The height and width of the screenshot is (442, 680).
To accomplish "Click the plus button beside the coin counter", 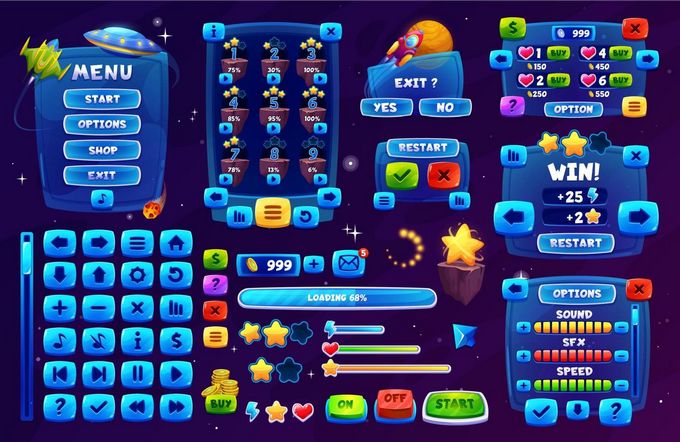I will 314,264.
